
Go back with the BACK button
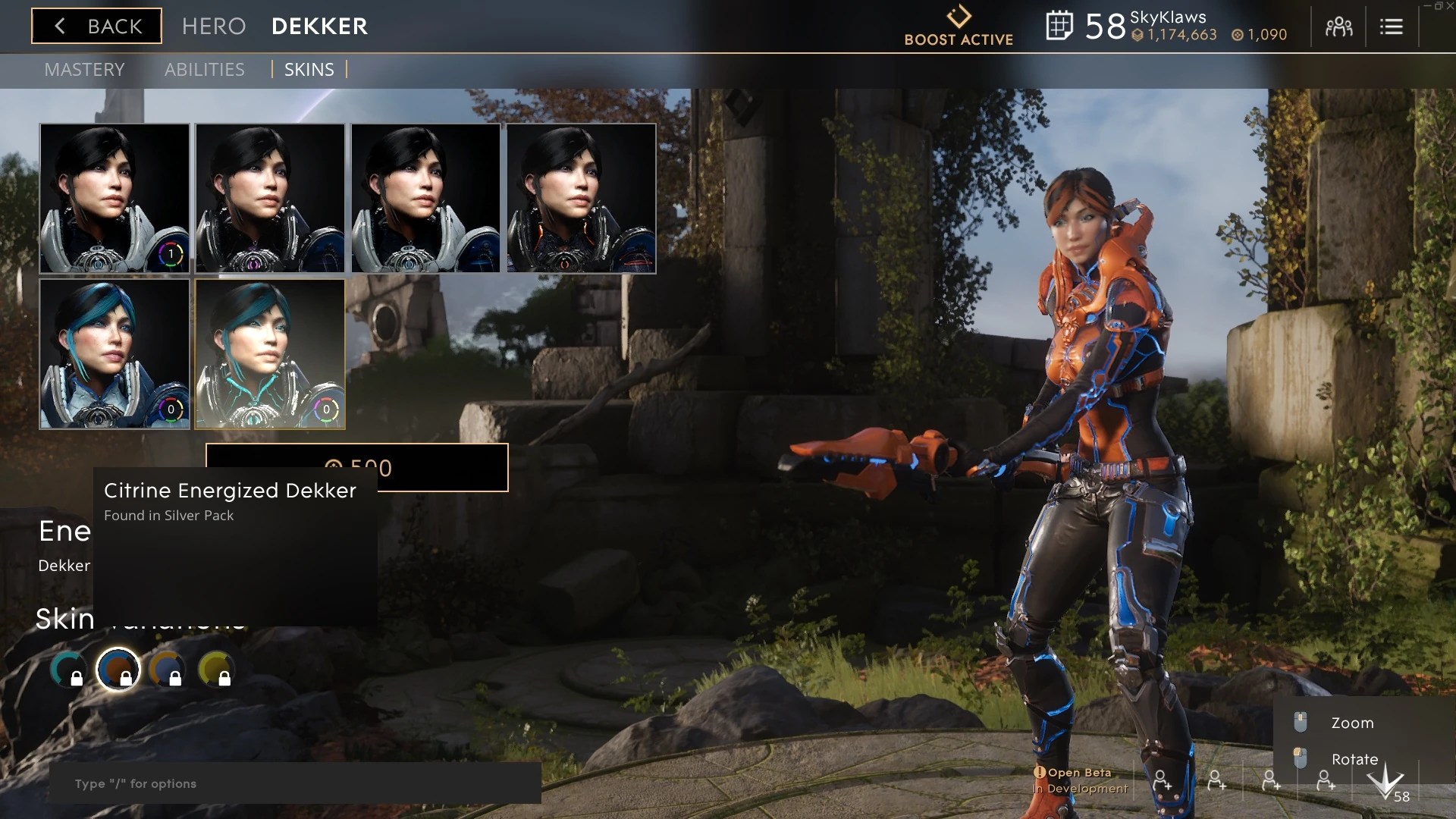click(x=96, y=27)
